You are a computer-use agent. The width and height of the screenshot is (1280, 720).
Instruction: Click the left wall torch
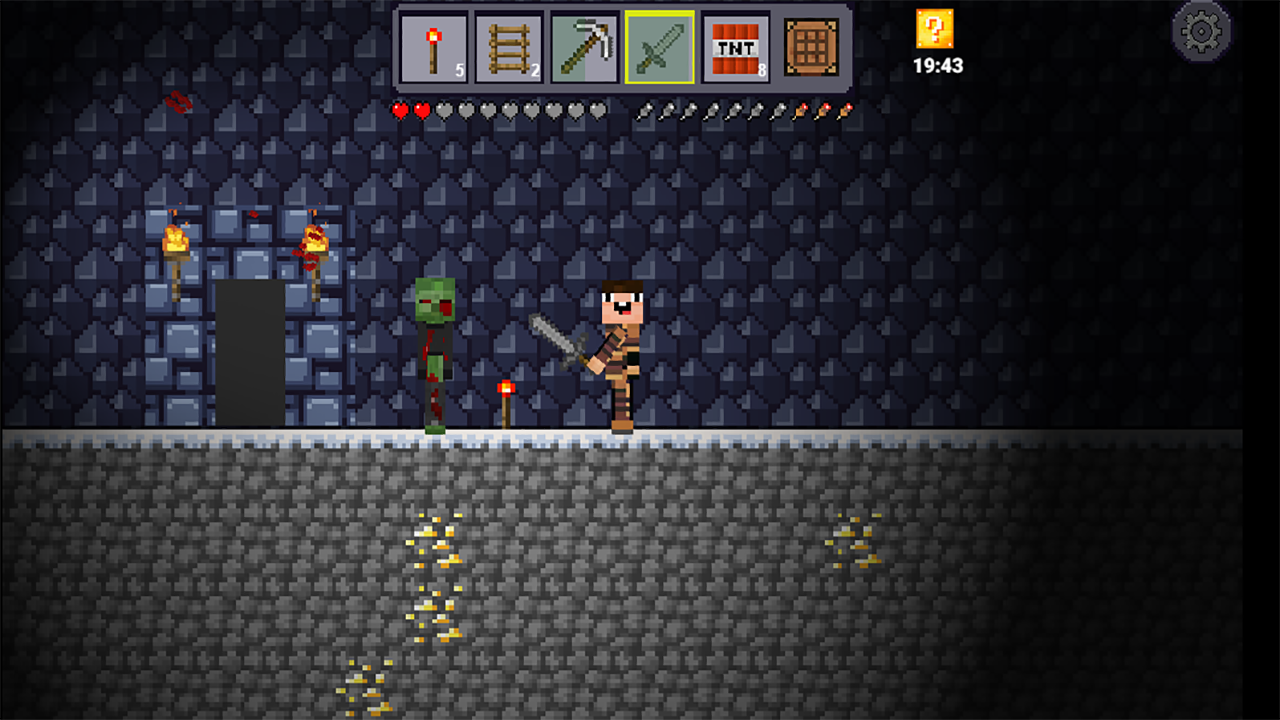(179, 240)
